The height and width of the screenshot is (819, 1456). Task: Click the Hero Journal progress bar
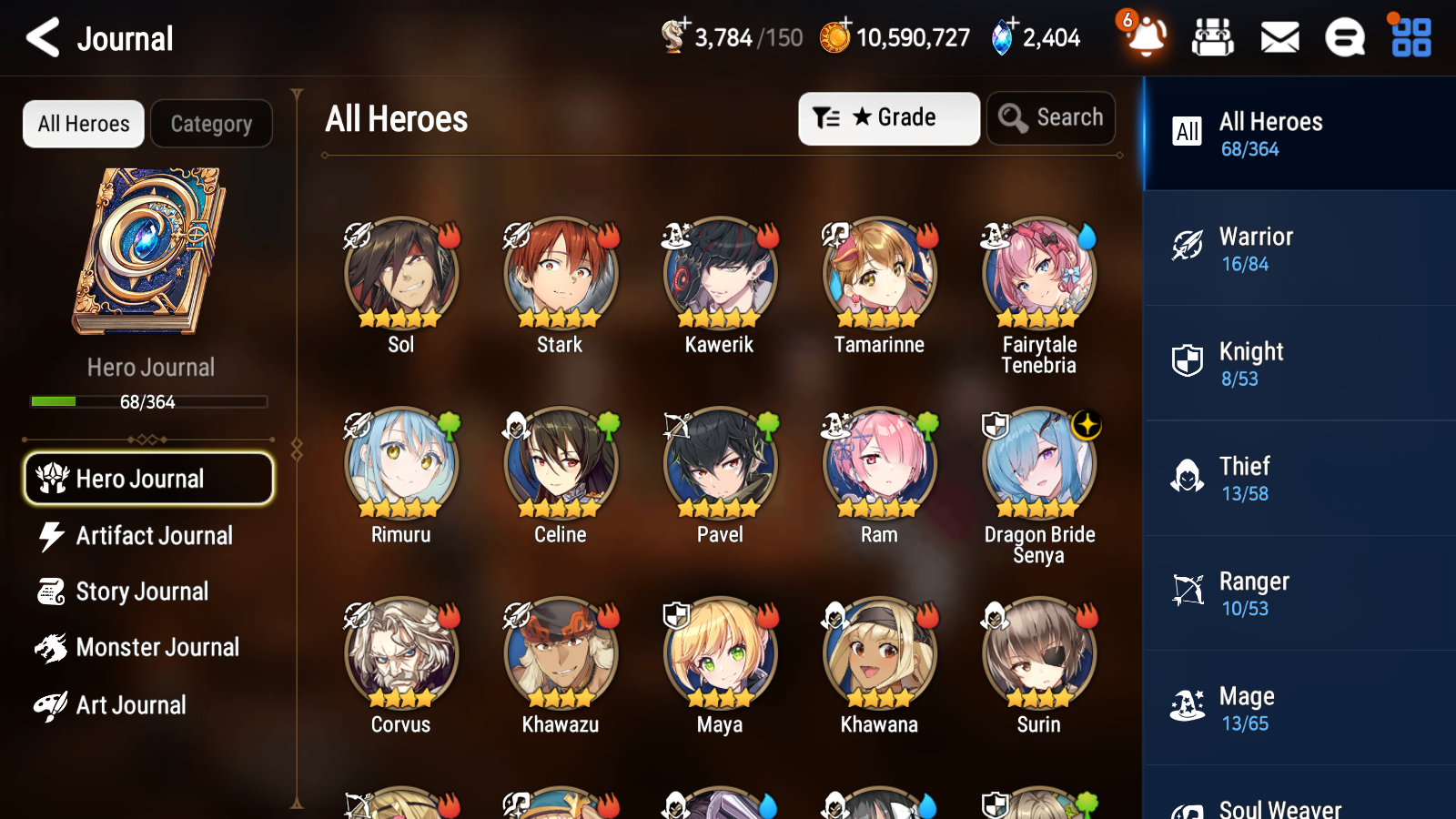148,401
